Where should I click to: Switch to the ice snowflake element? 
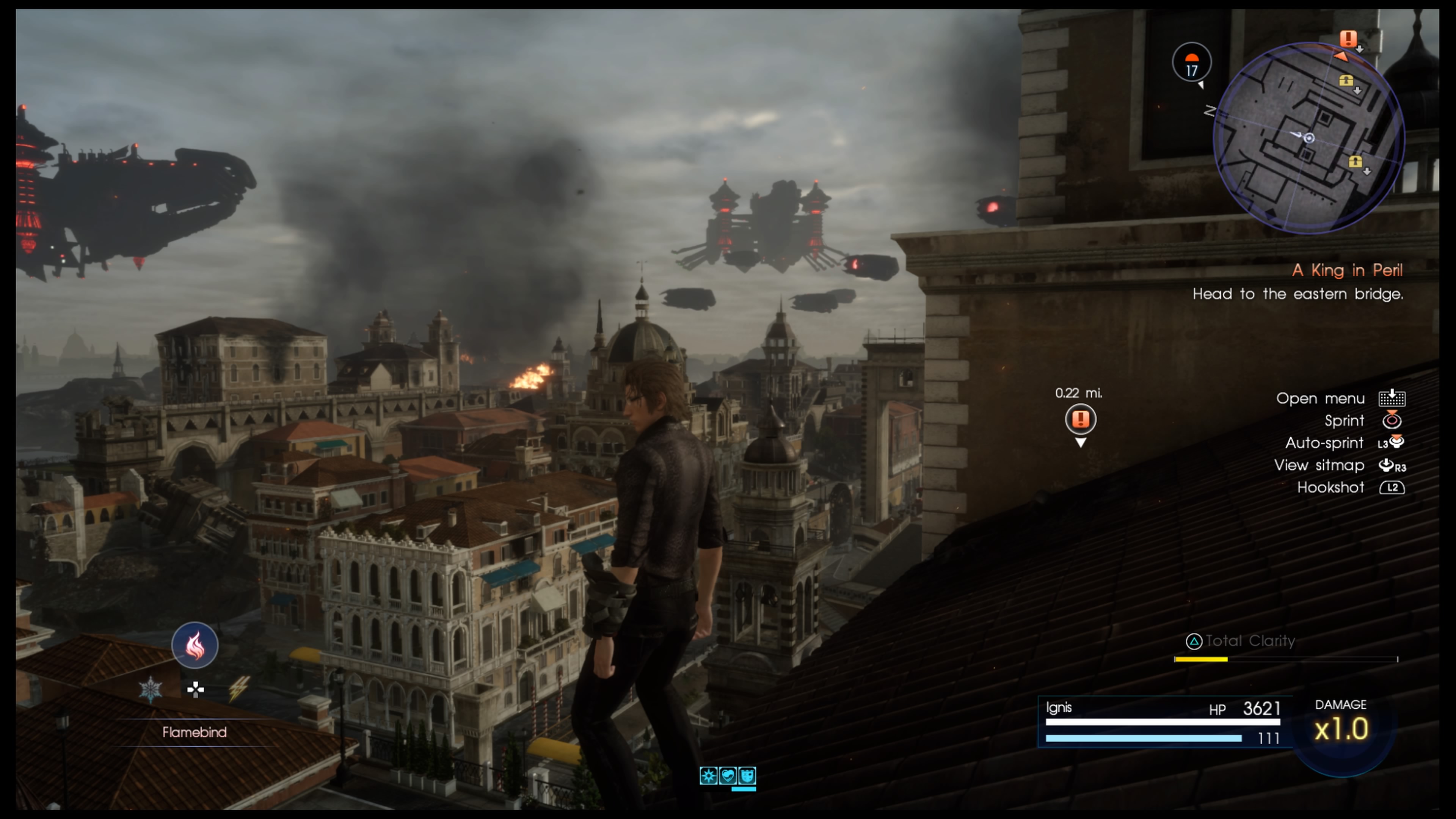(x=151, y=689)
